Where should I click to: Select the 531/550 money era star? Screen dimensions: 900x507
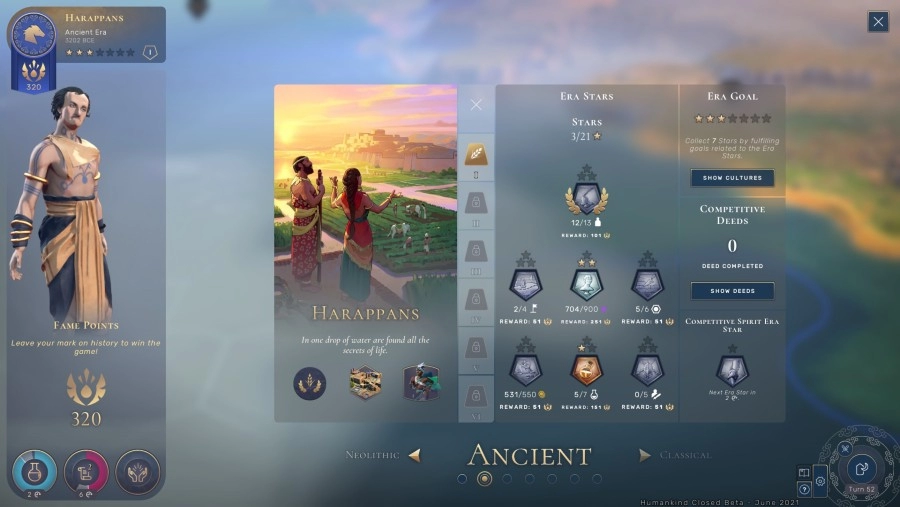tap(525, 368)
